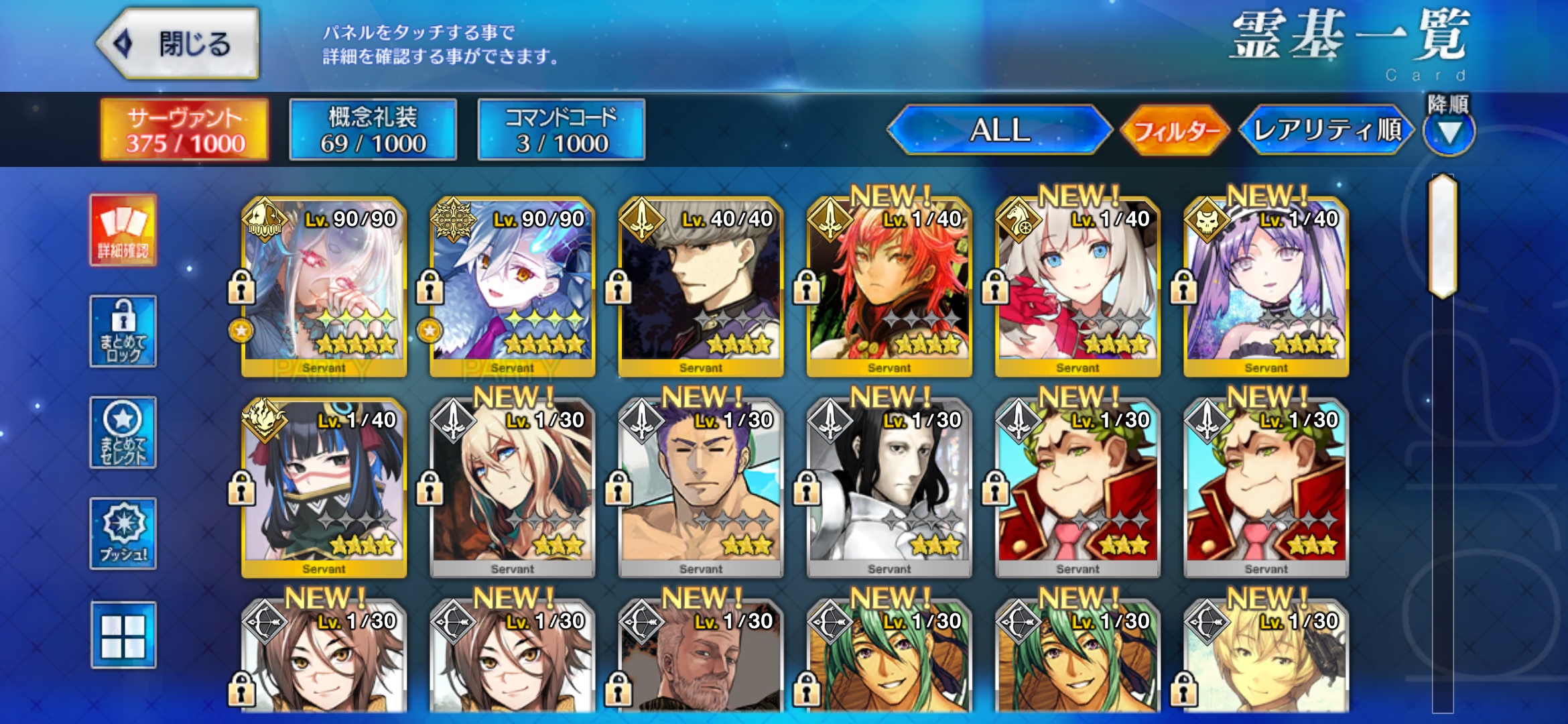Switch to the サーヴァント tab
Screen dimensions: 1568x724
click(x=184, y=130)
